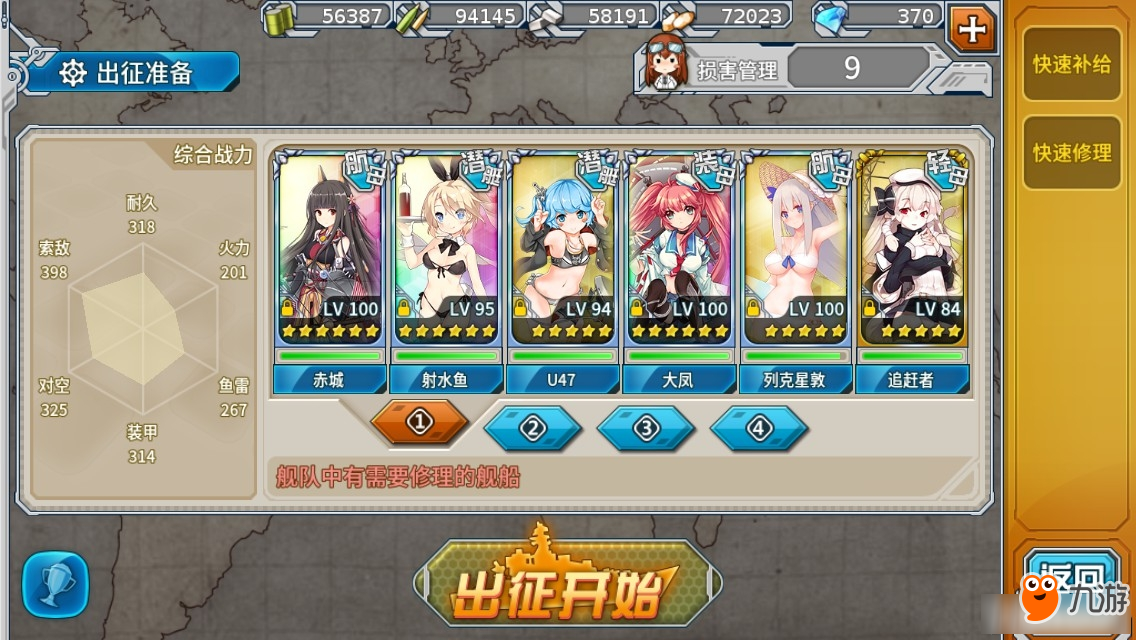
Task: Use 快速补给 quick resupply
Action: point(1071,65)
